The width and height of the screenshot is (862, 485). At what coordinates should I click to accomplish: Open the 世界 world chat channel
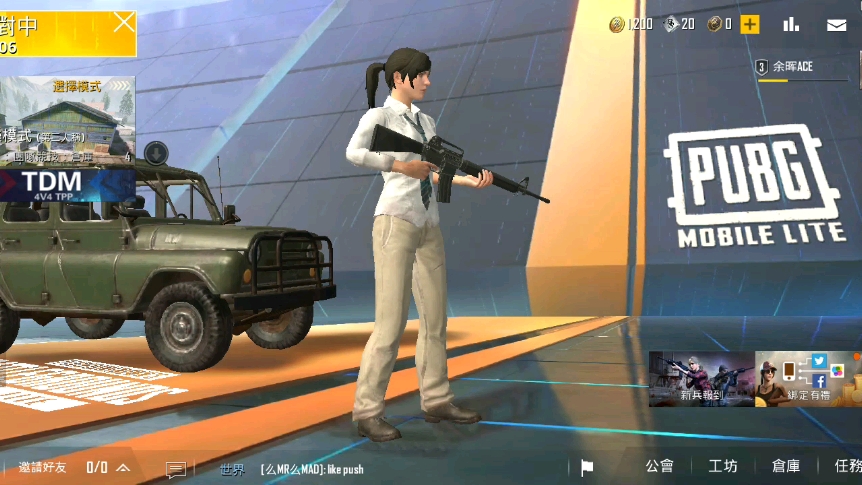coord(232,468)
